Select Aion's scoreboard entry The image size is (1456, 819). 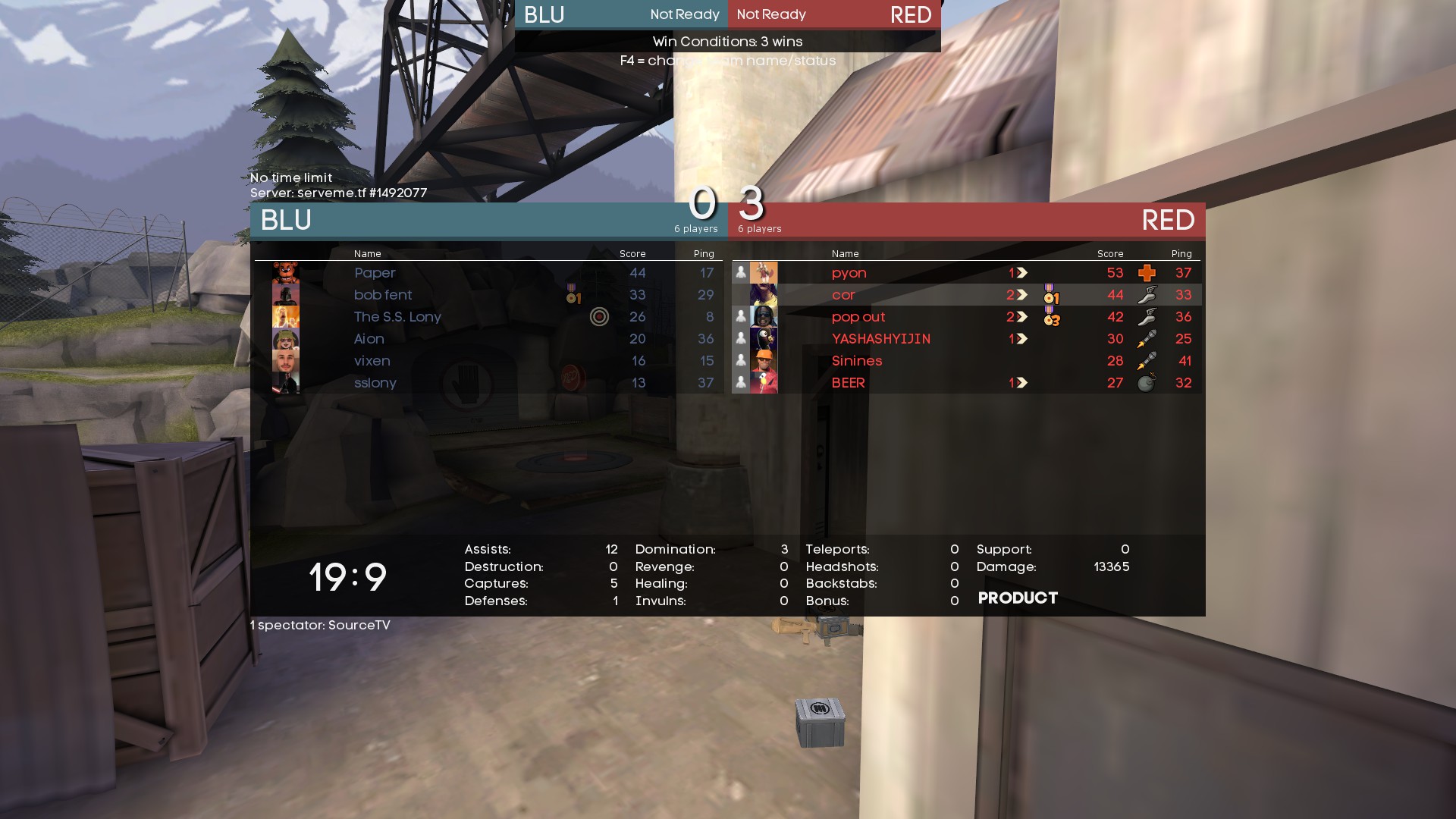point(369,339)
